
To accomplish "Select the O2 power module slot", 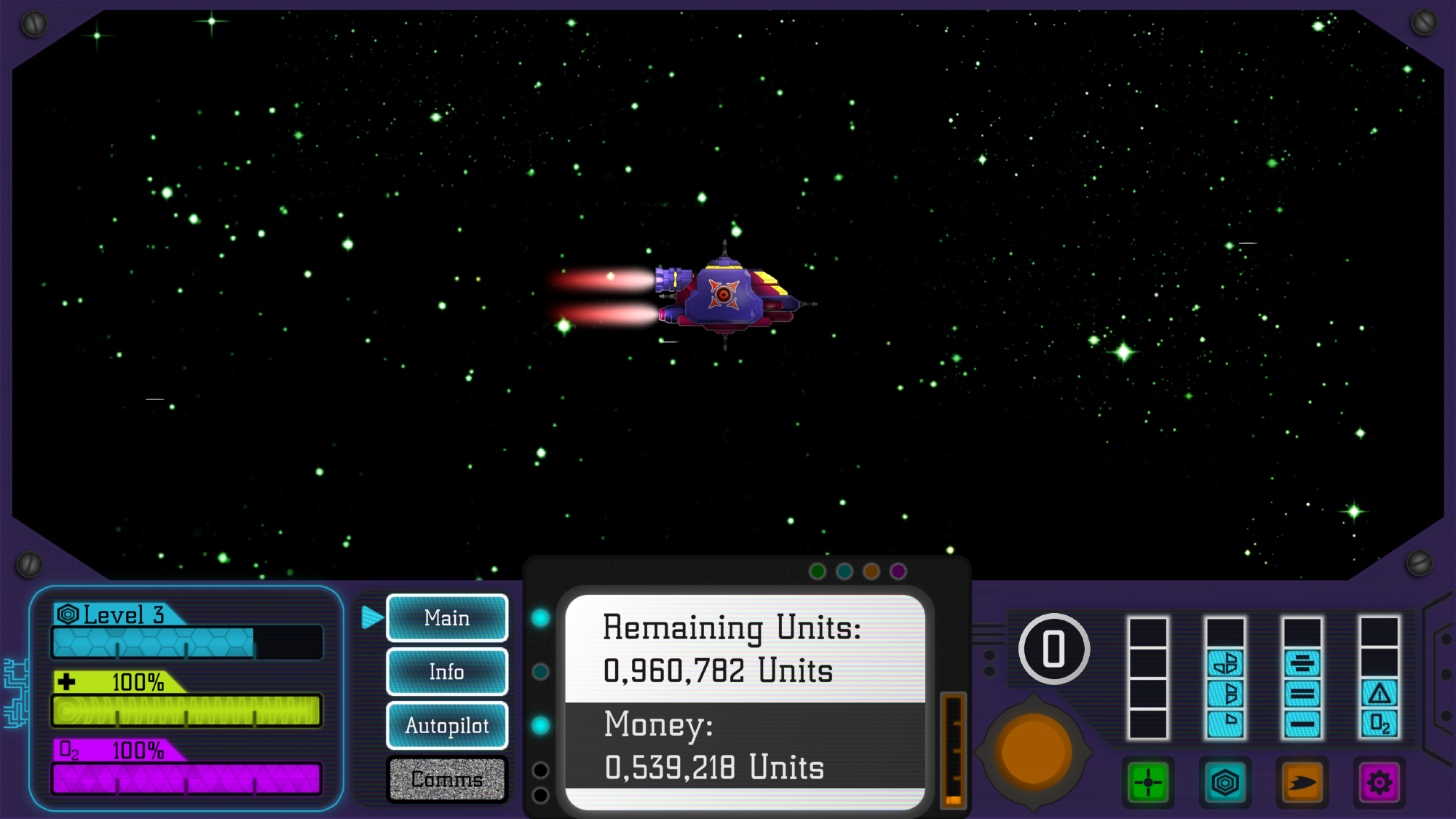I will (1380, 724).
